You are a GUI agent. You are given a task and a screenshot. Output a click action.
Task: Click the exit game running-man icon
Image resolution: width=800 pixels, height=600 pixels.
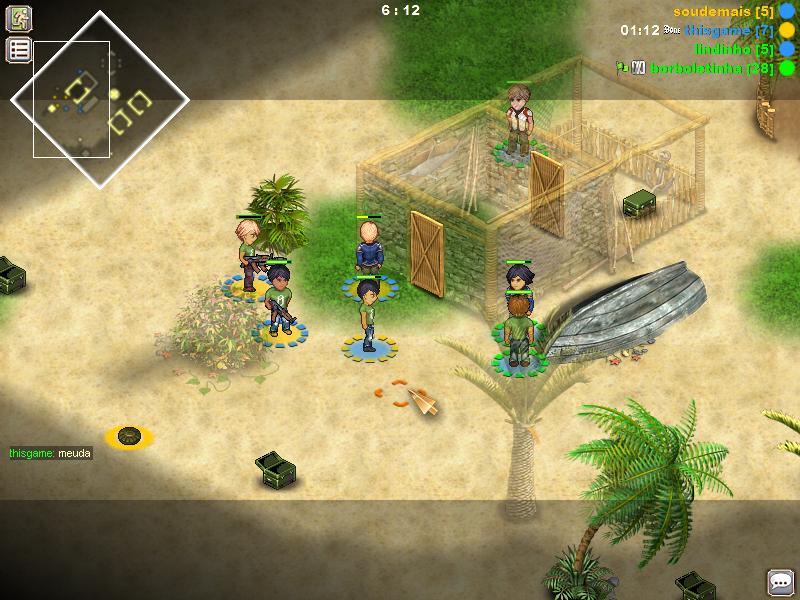pos(19,18)
